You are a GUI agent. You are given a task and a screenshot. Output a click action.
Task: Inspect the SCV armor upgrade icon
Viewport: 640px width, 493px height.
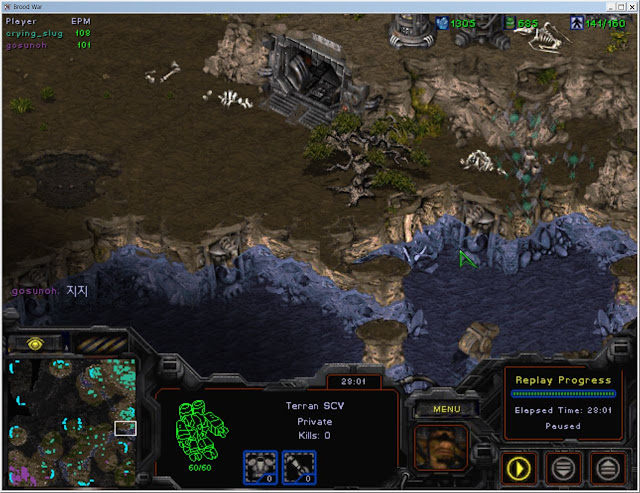pyautogui.click(x=259, y=464)
